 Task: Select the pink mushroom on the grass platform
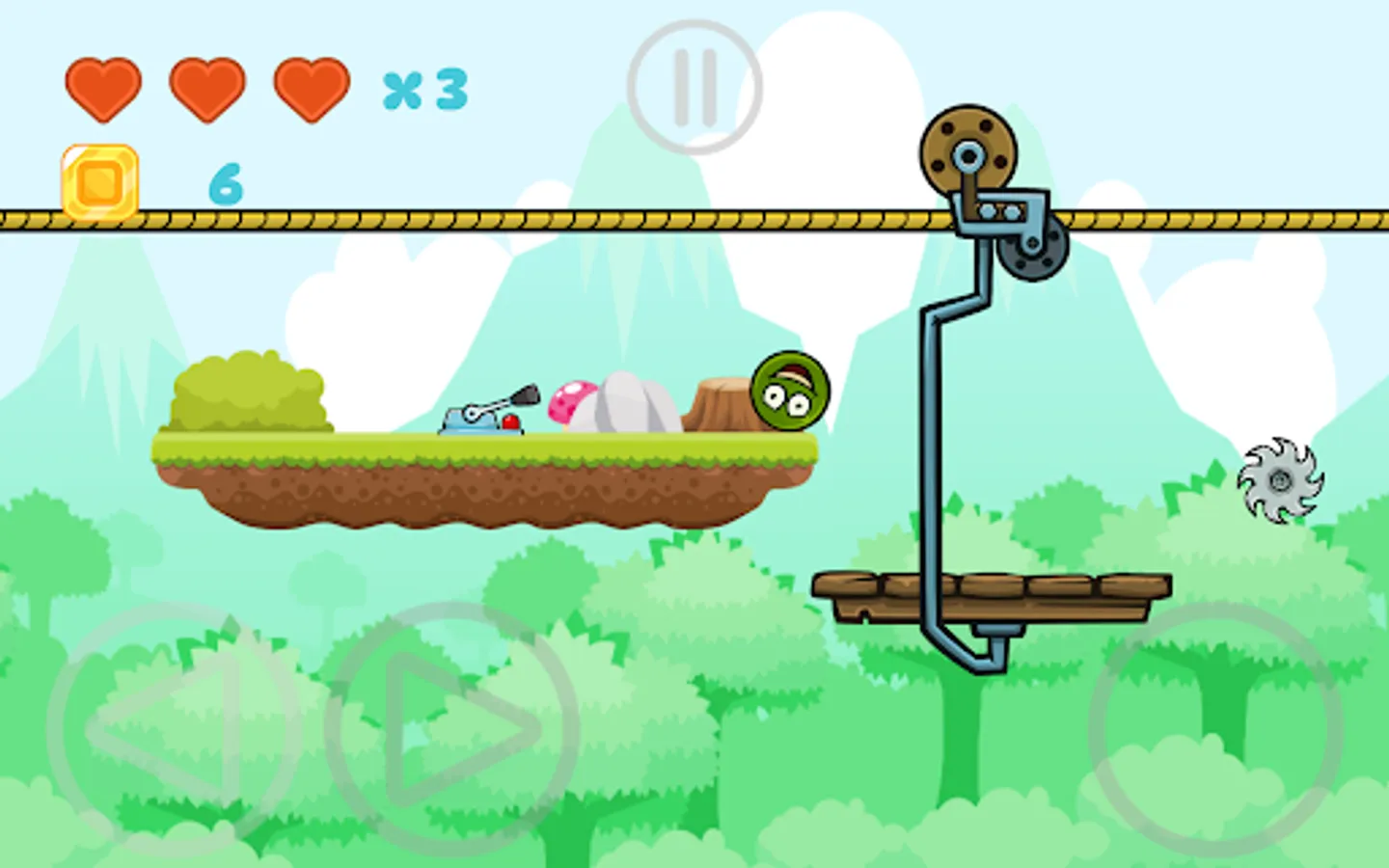coord(574,398)
